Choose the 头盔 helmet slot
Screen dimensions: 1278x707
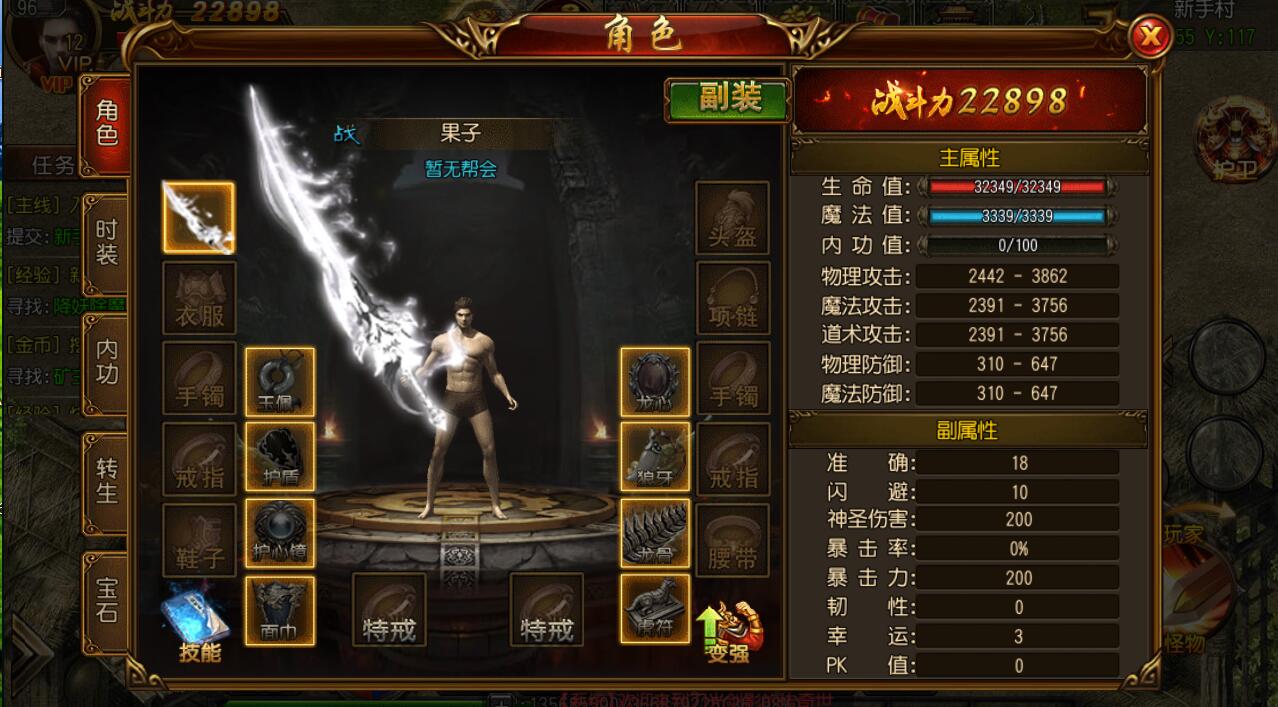733,217
